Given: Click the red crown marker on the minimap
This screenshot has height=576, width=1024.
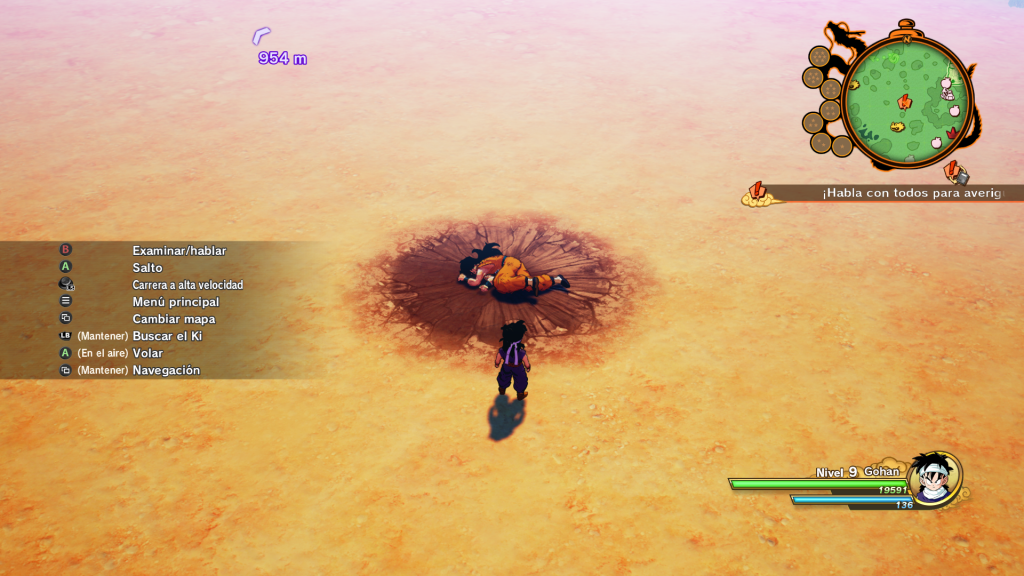Looking at the screenshot, I should tap(953, 132).
